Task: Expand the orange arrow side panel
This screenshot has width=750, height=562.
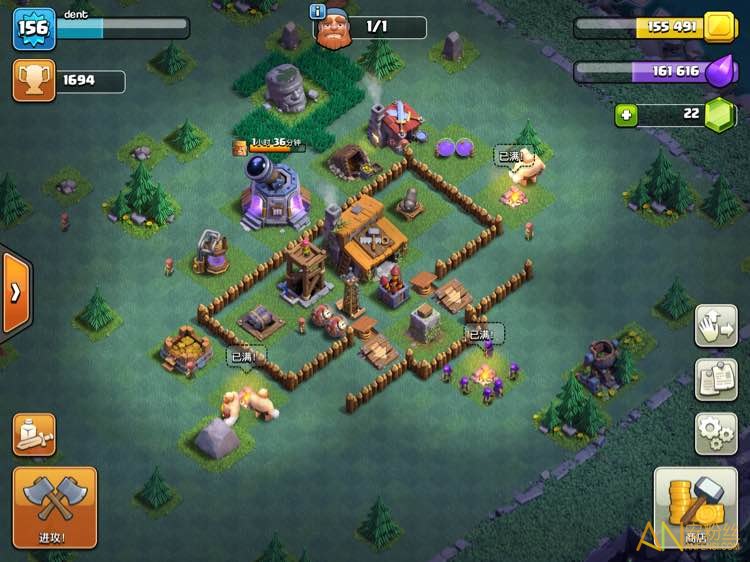Action: click(x=16, y=292)
